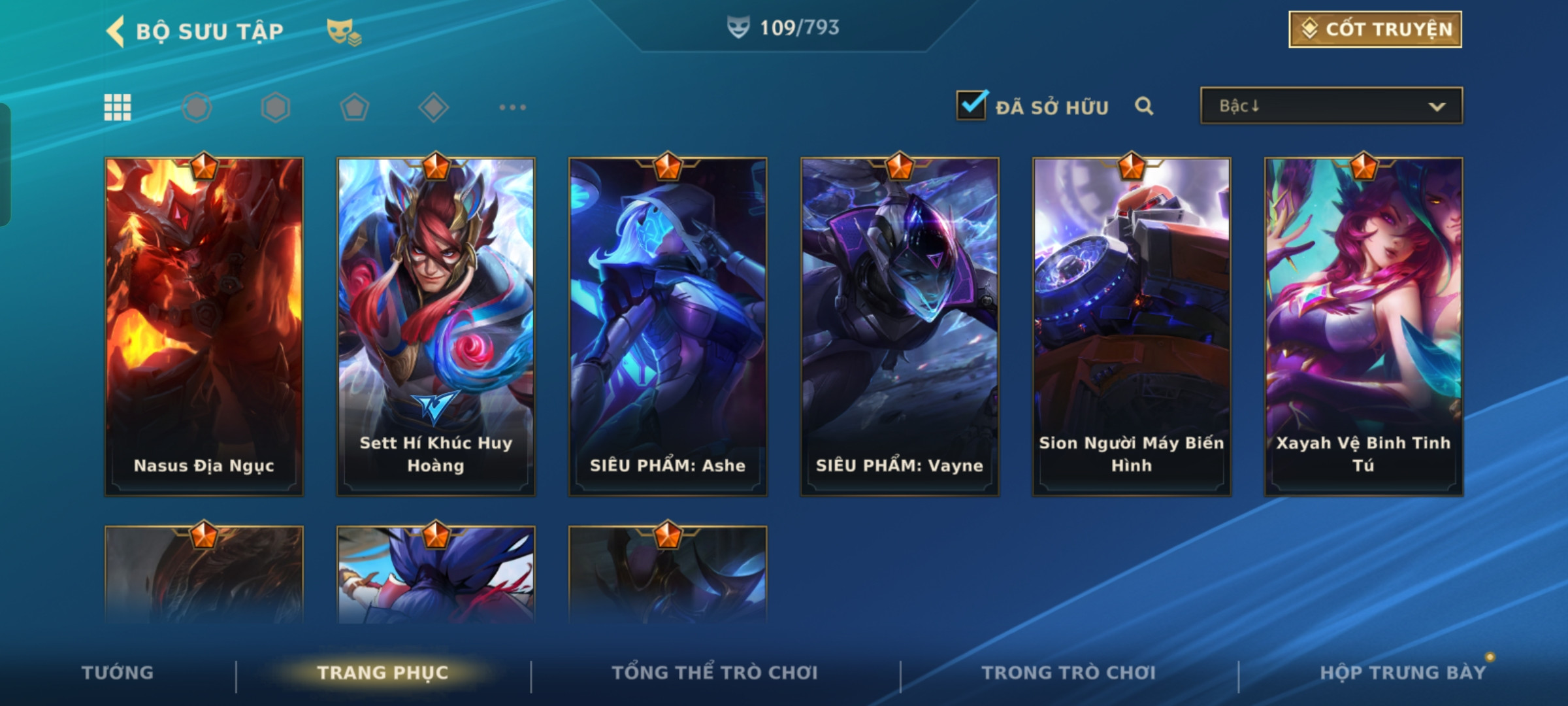1568x706 pixels.
Task: Go to the Hộp Trưng Bày tab
Action: (1403, 673)
